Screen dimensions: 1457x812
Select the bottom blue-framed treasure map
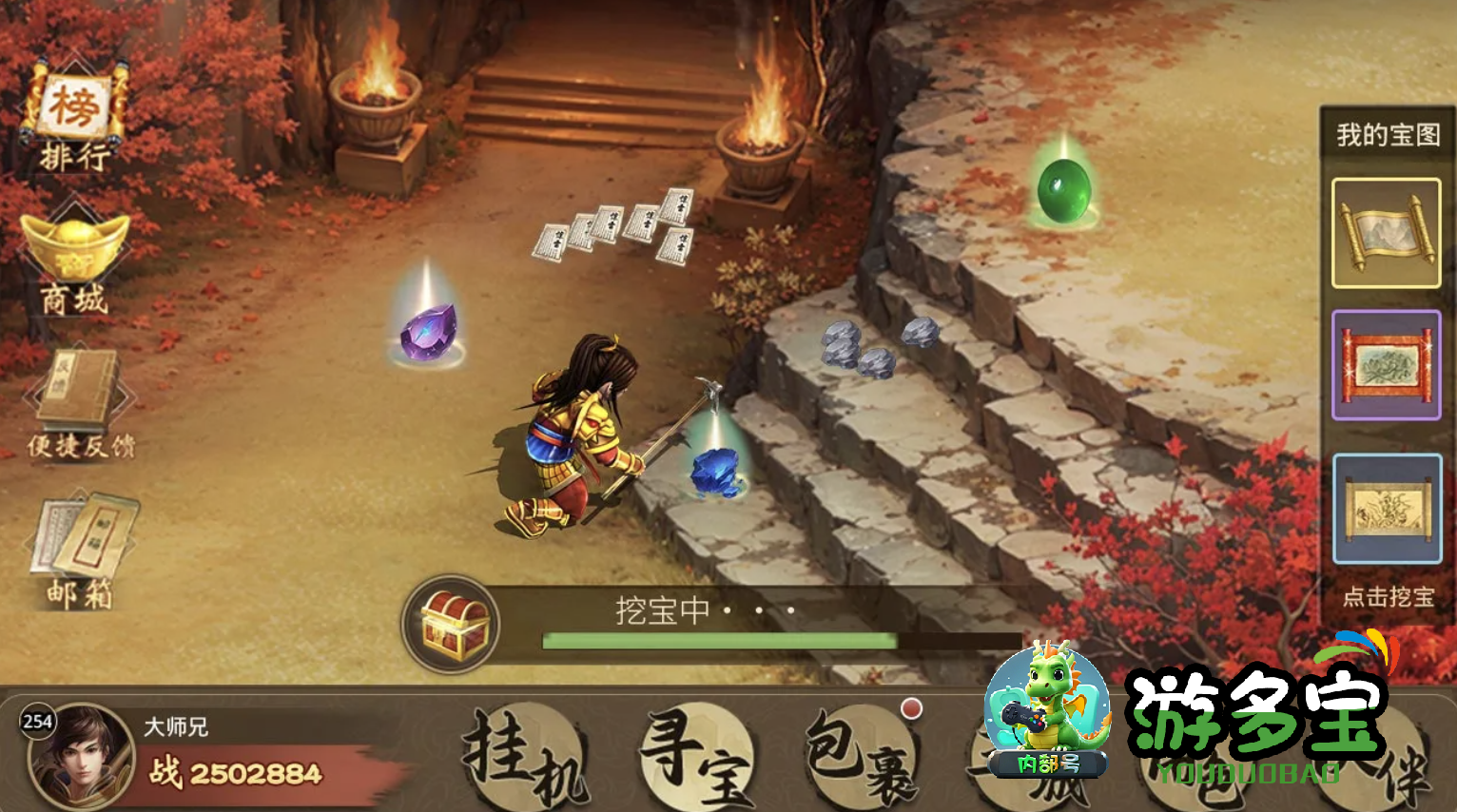click(1387, 507)
